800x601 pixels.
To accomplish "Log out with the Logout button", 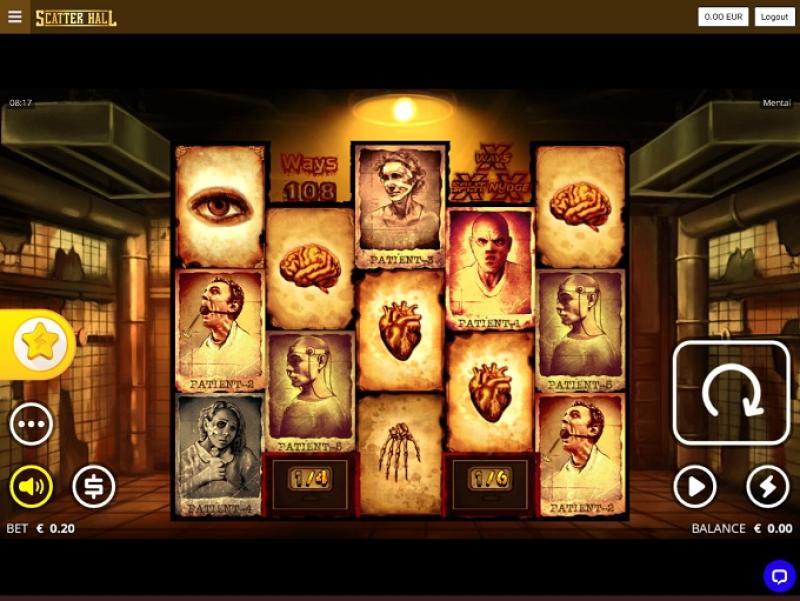I will coord(773,17).
